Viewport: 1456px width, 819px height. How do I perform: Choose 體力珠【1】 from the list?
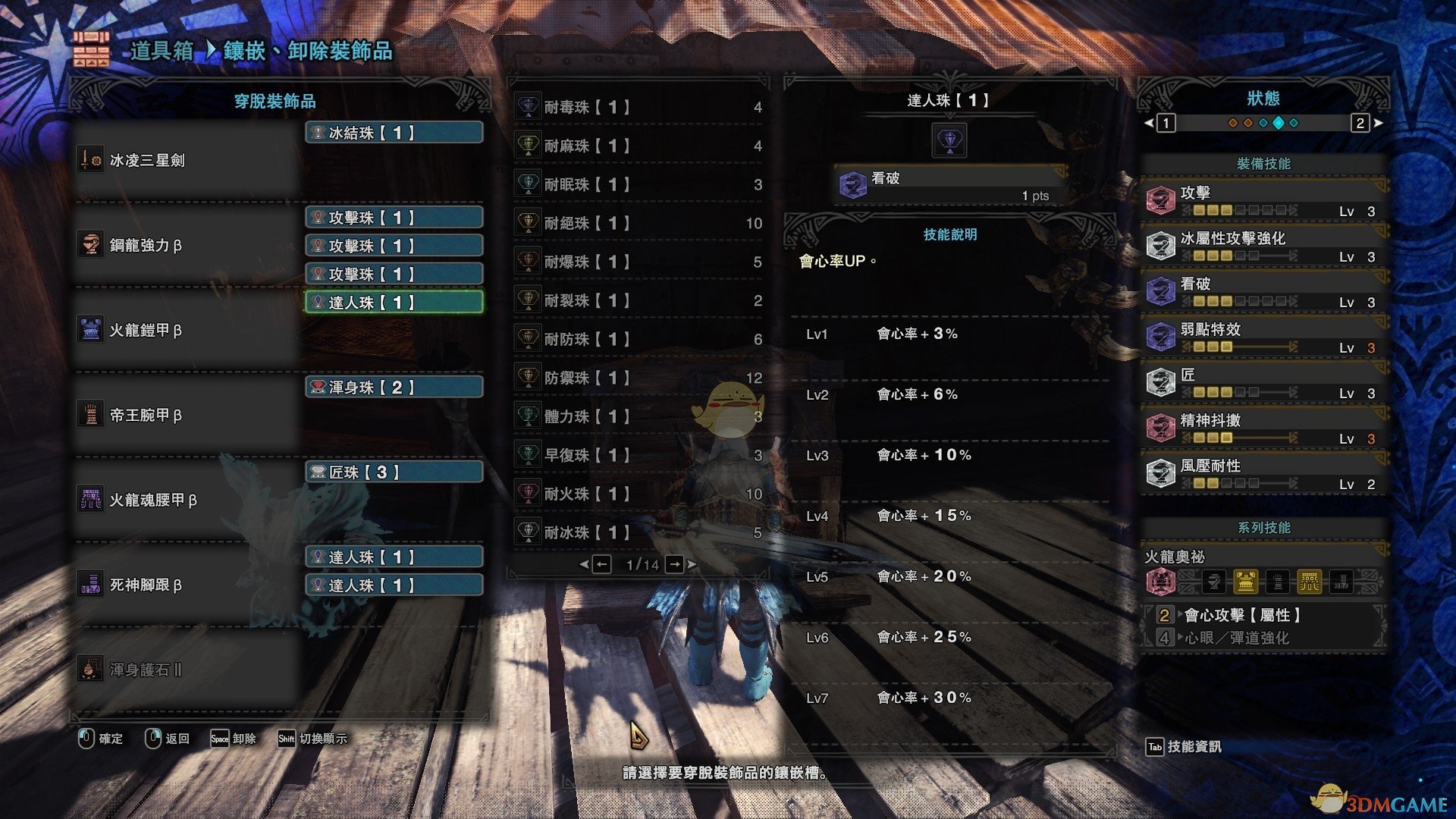pyautogui.click(x=639, y=416)
